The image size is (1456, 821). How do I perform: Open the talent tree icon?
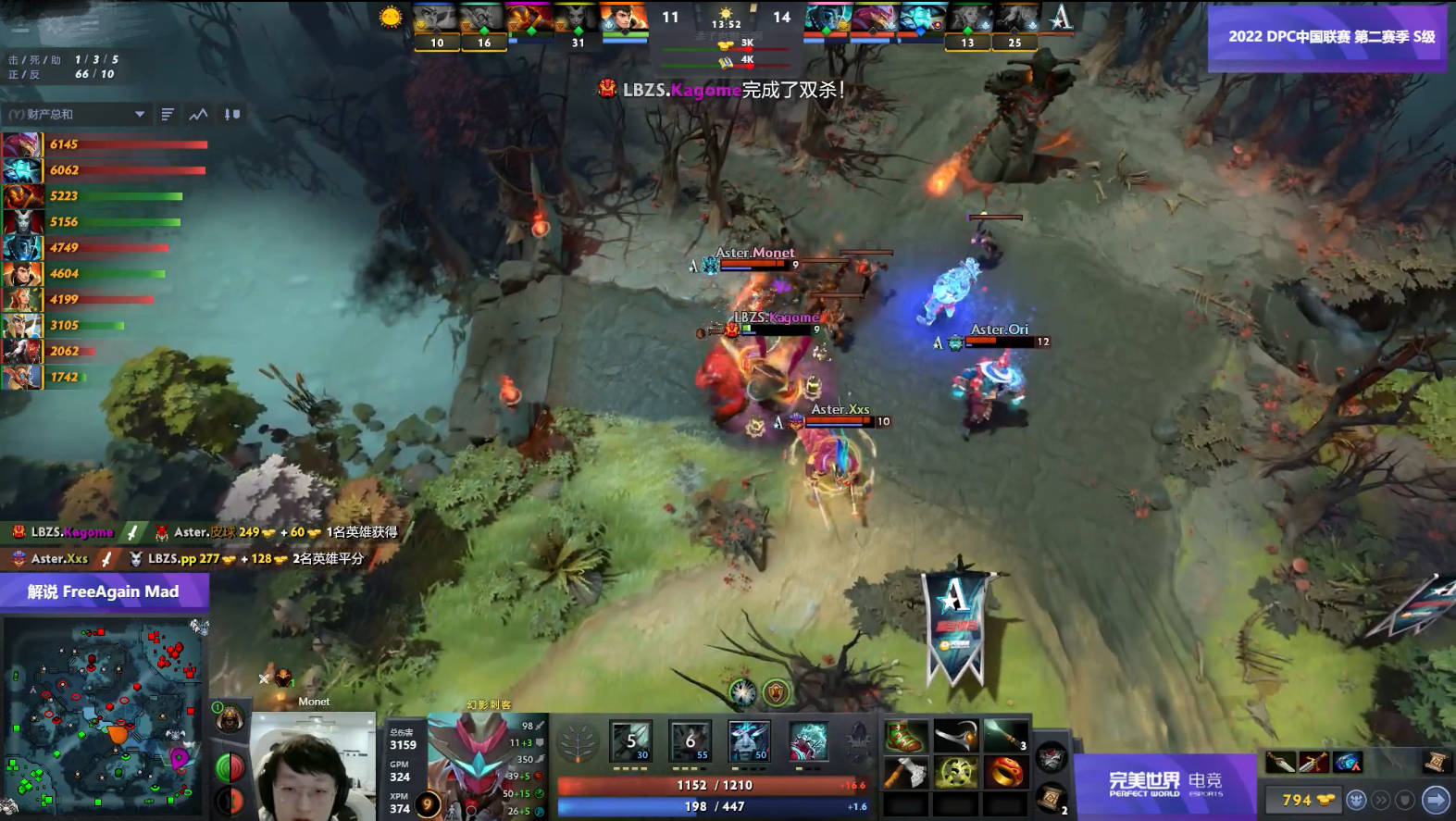[x=579, y=740]
